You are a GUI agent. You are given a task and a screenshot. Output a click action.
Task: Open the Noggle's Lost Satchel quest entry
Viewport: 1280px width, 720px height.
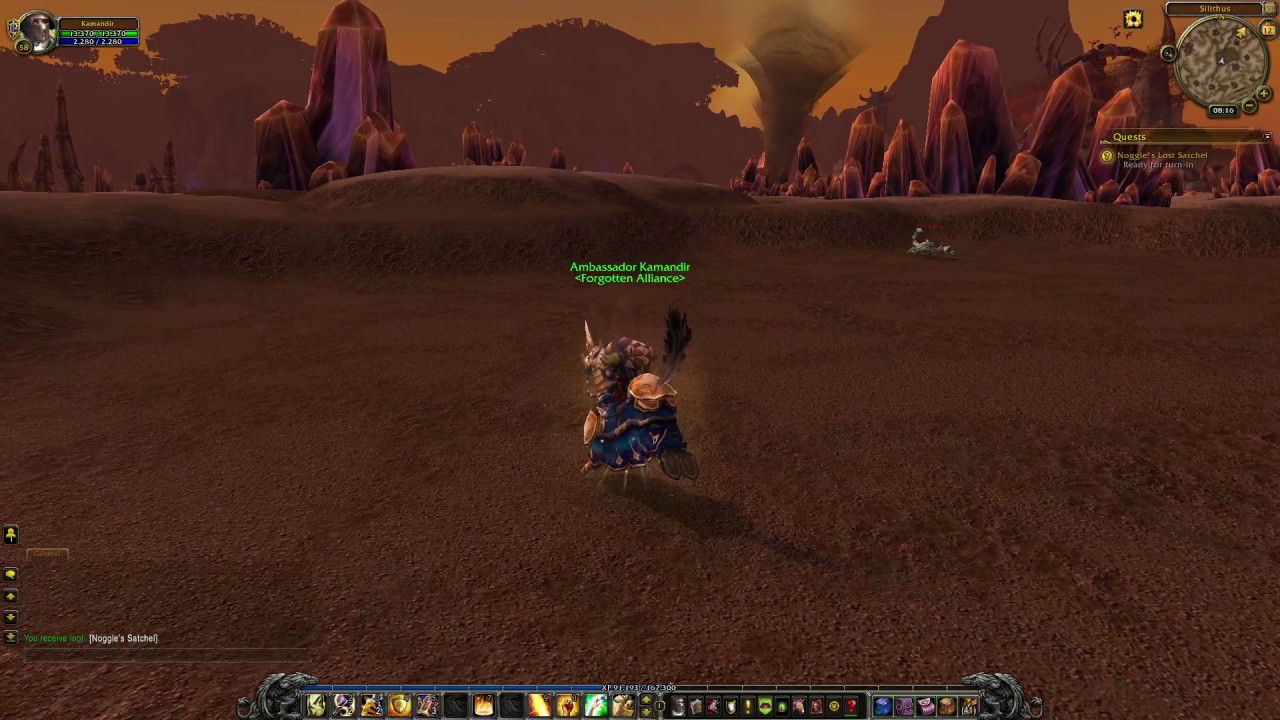pos(1161,155)
